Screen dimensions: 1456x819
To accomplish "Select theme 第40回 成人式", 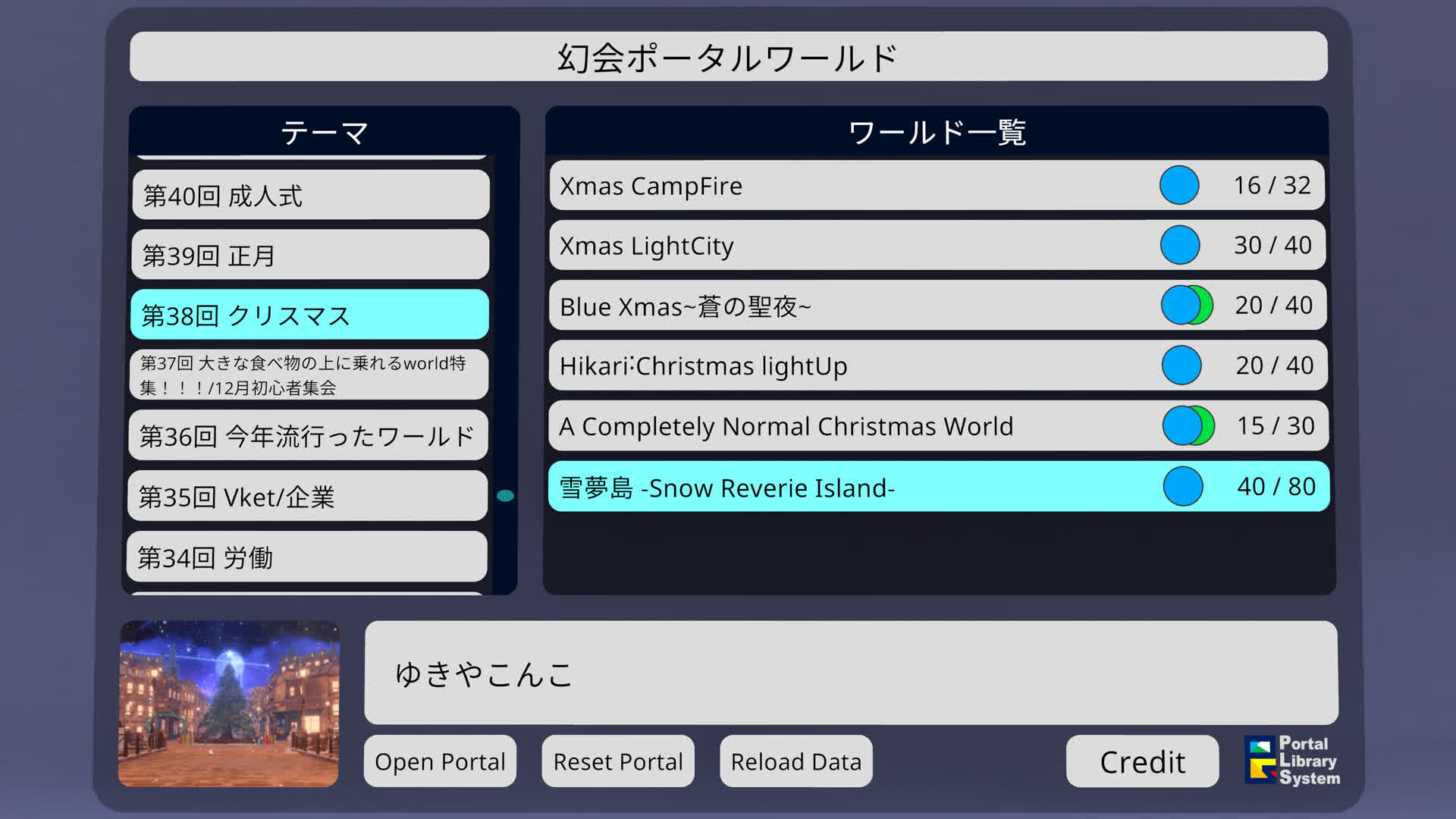I will pyautogui.click(x=310, y=196).
